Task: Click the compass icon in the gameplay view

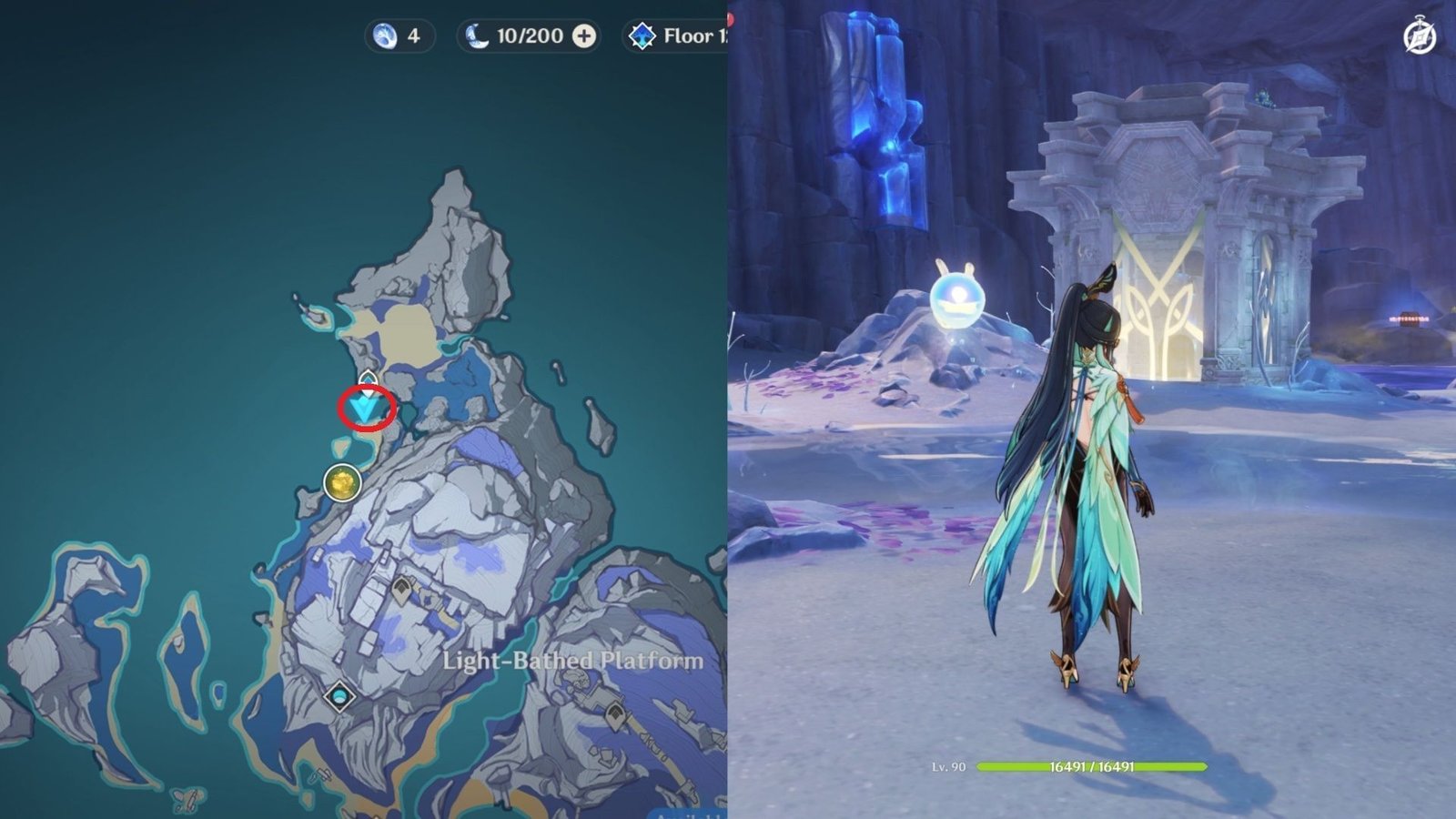Action: pos(1420,37)
